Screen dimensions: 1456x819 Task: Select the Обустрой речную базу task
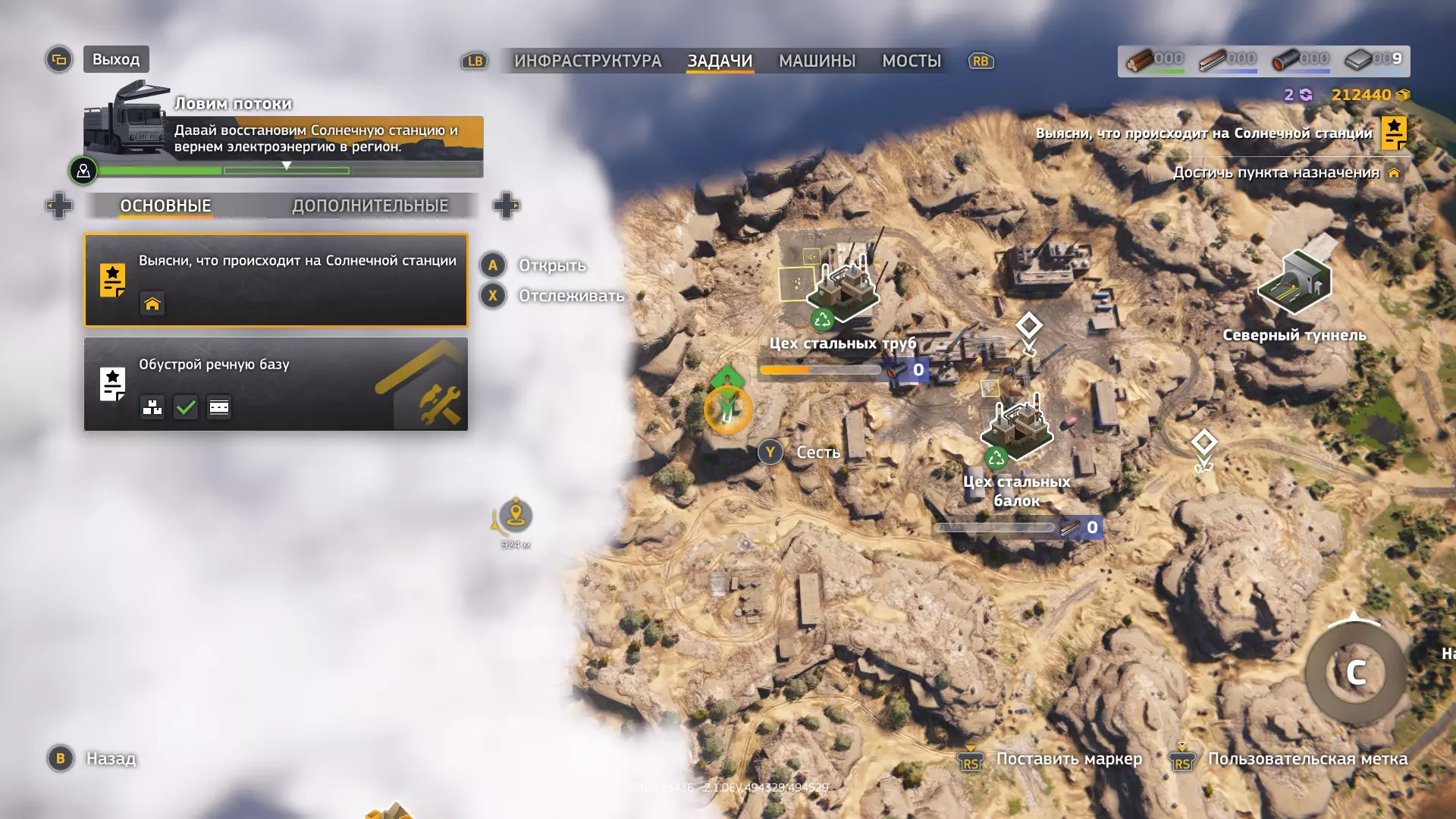tap(276, 384)
